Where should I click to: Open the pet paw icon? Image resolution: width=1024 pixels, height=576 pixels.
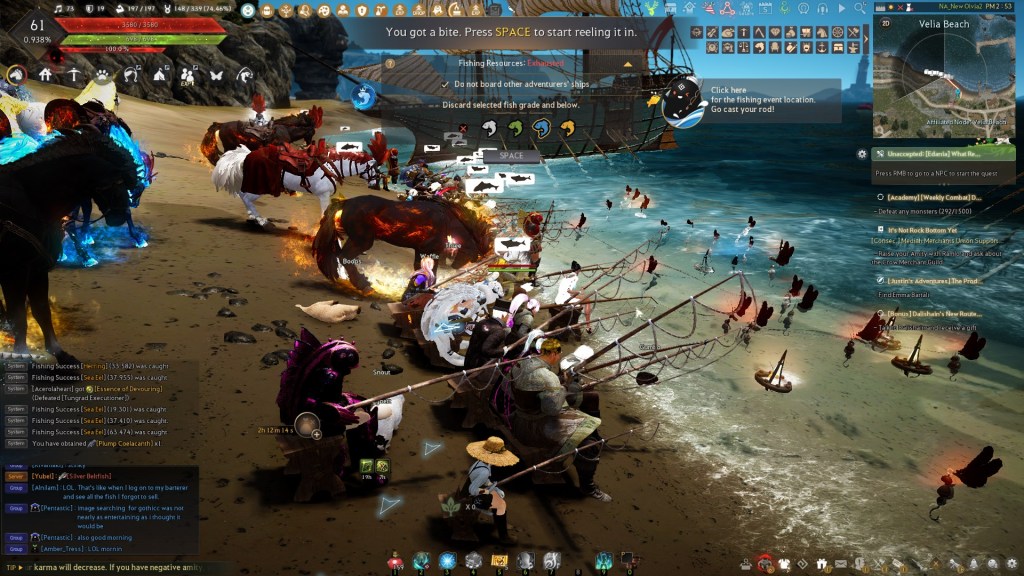coord(102,75)
